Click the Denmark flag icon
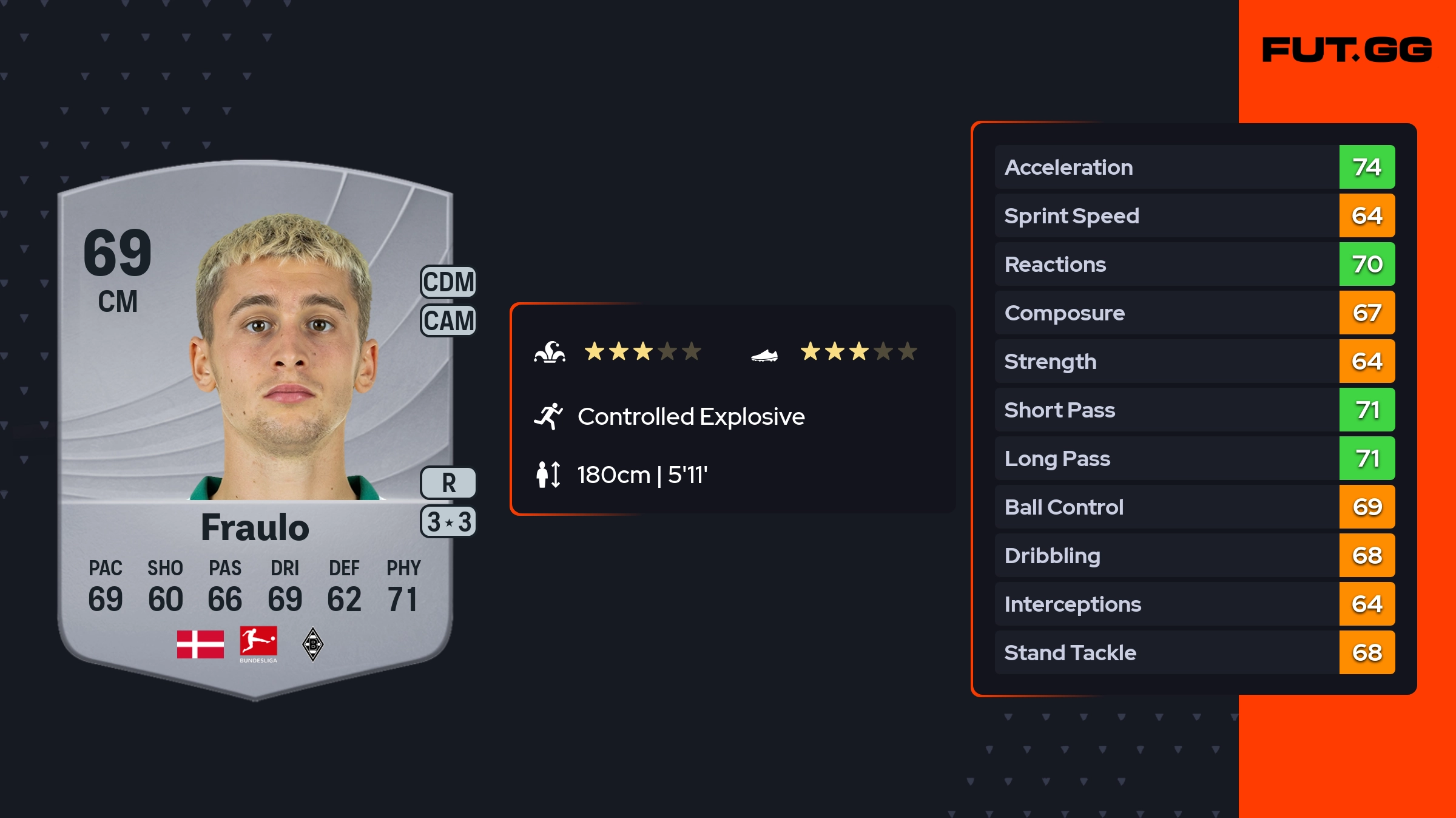This screenshot has height=818, width=1456. tap(200, 644)
